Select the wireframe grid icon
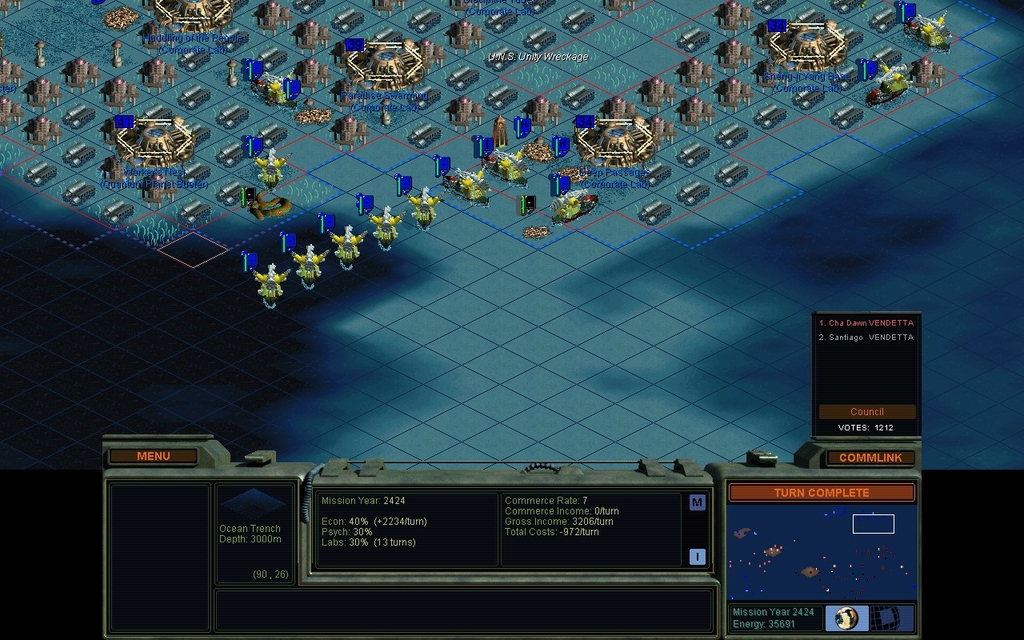The height and width of the screenshot is (640, 1024). click(884, 617)
